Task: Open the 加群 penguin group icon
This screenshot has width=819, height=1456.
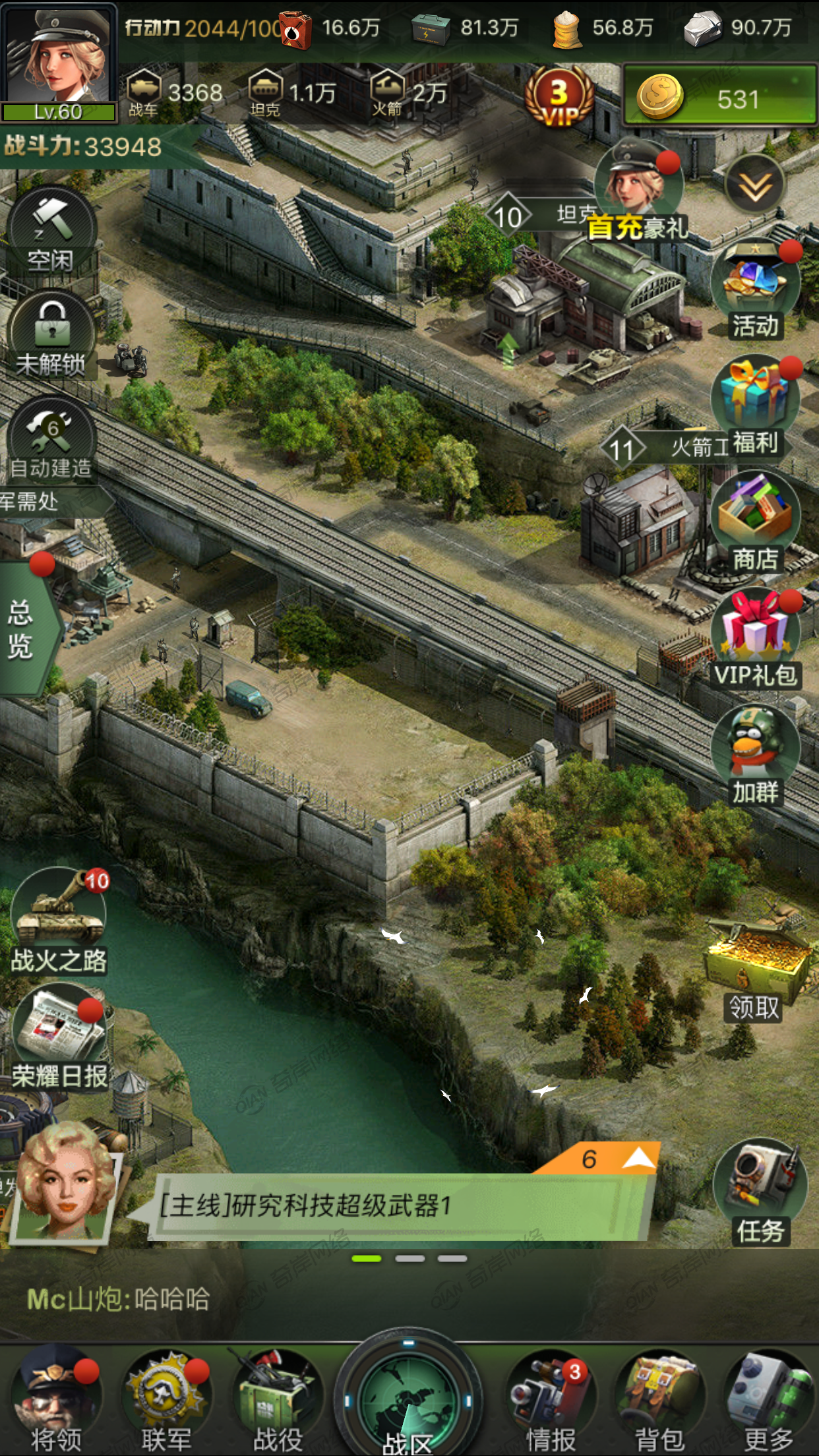Action: coord(756,755)
